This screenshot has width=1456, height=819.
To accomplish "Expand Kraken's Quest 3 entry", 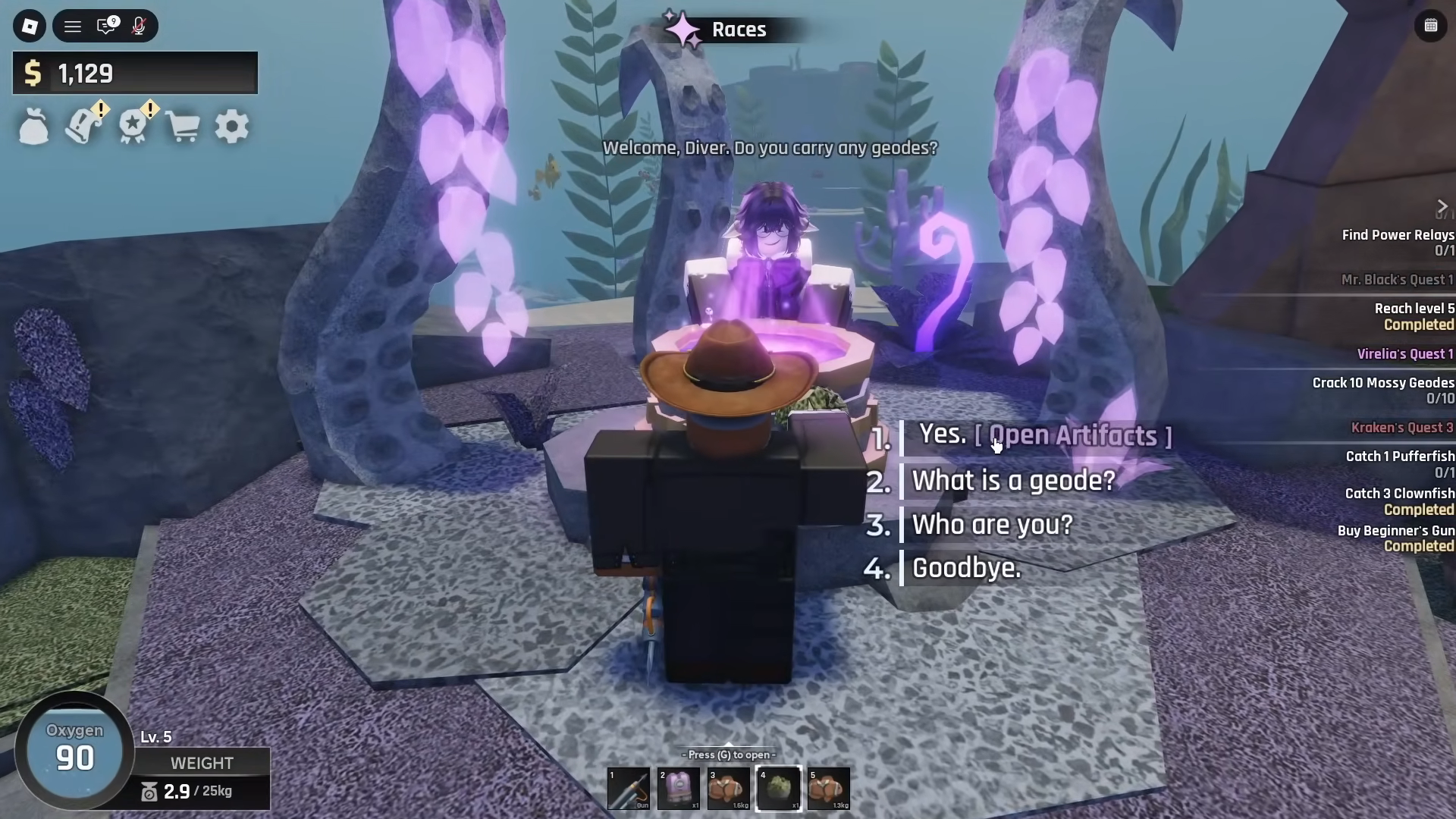I will (x=1403, y=428).
